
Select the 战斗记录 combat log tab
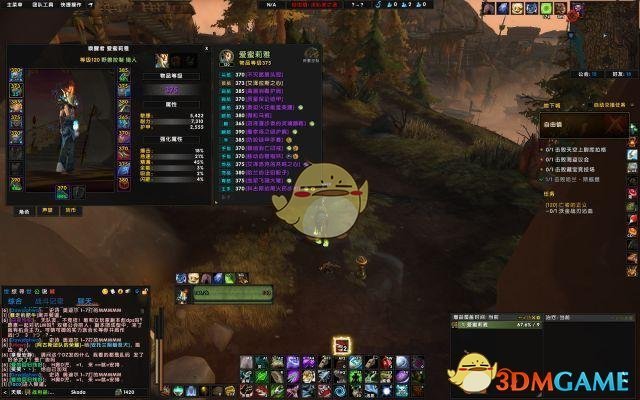[x=50, y=300]
